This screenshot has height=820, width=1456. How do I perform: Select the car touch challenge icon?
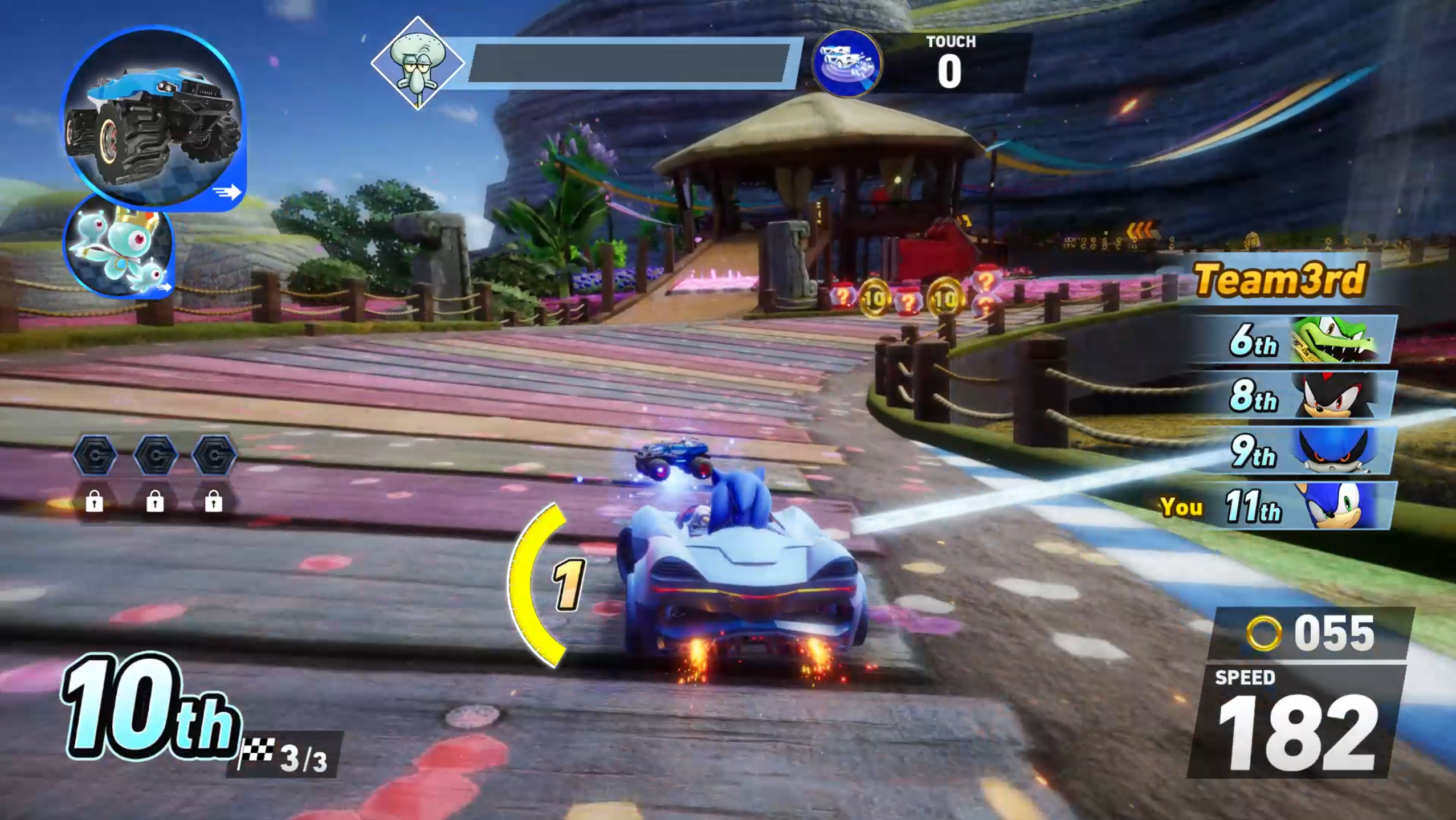point(847,63)
